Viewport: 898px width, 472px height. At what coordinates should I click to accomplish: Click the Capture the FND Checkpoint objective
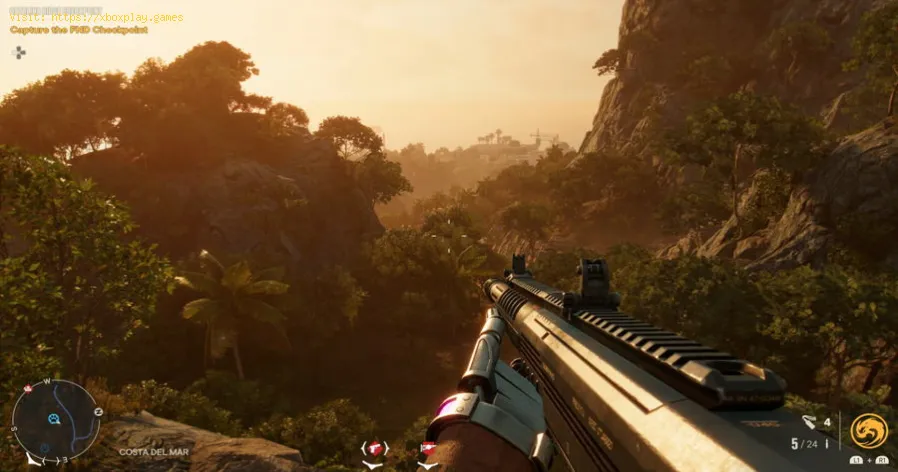tap(79, 30)
